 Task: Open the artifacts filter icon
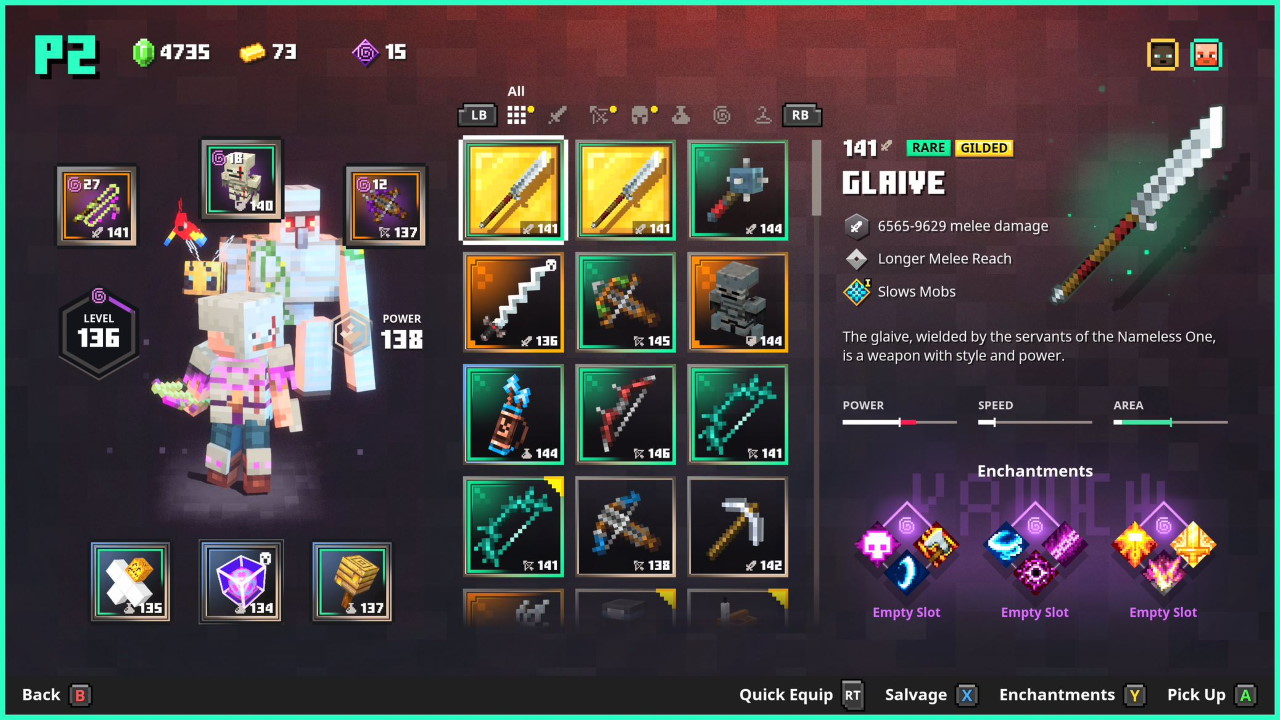tap(762, 115)
